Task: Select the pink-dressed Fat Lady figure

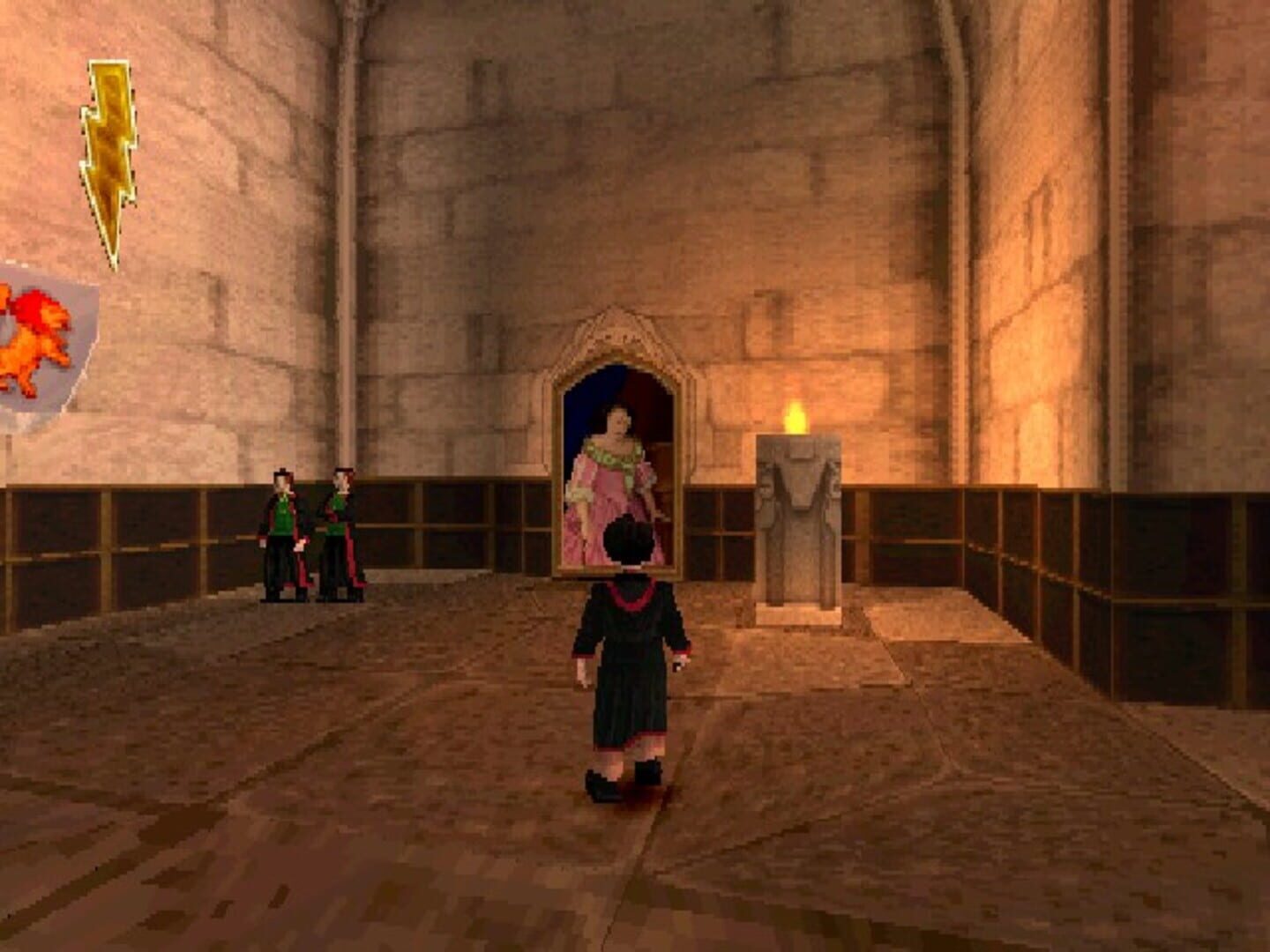Action: 613,480
